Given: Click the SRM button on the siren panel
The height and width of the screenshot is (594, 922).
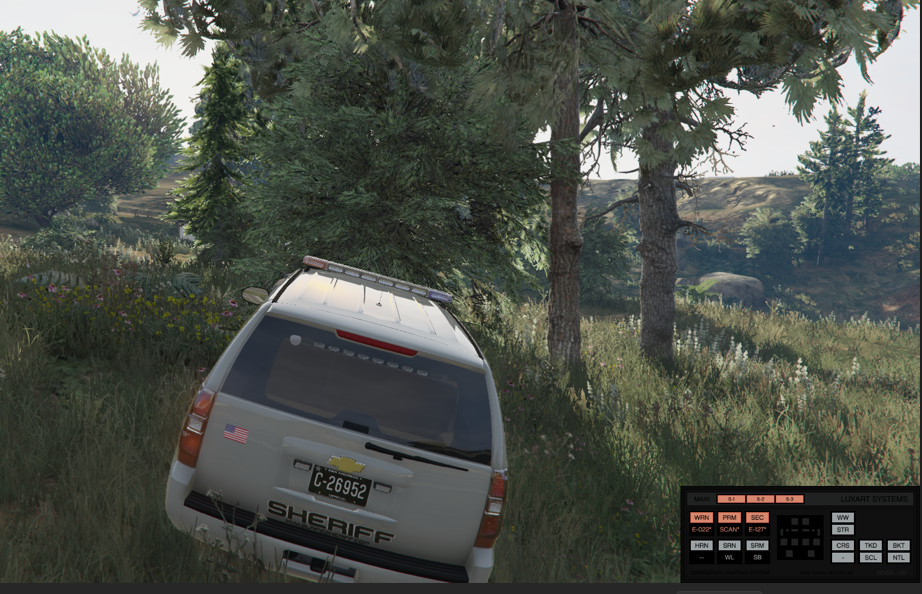Looking at the screenshot, I should point(757,545).
